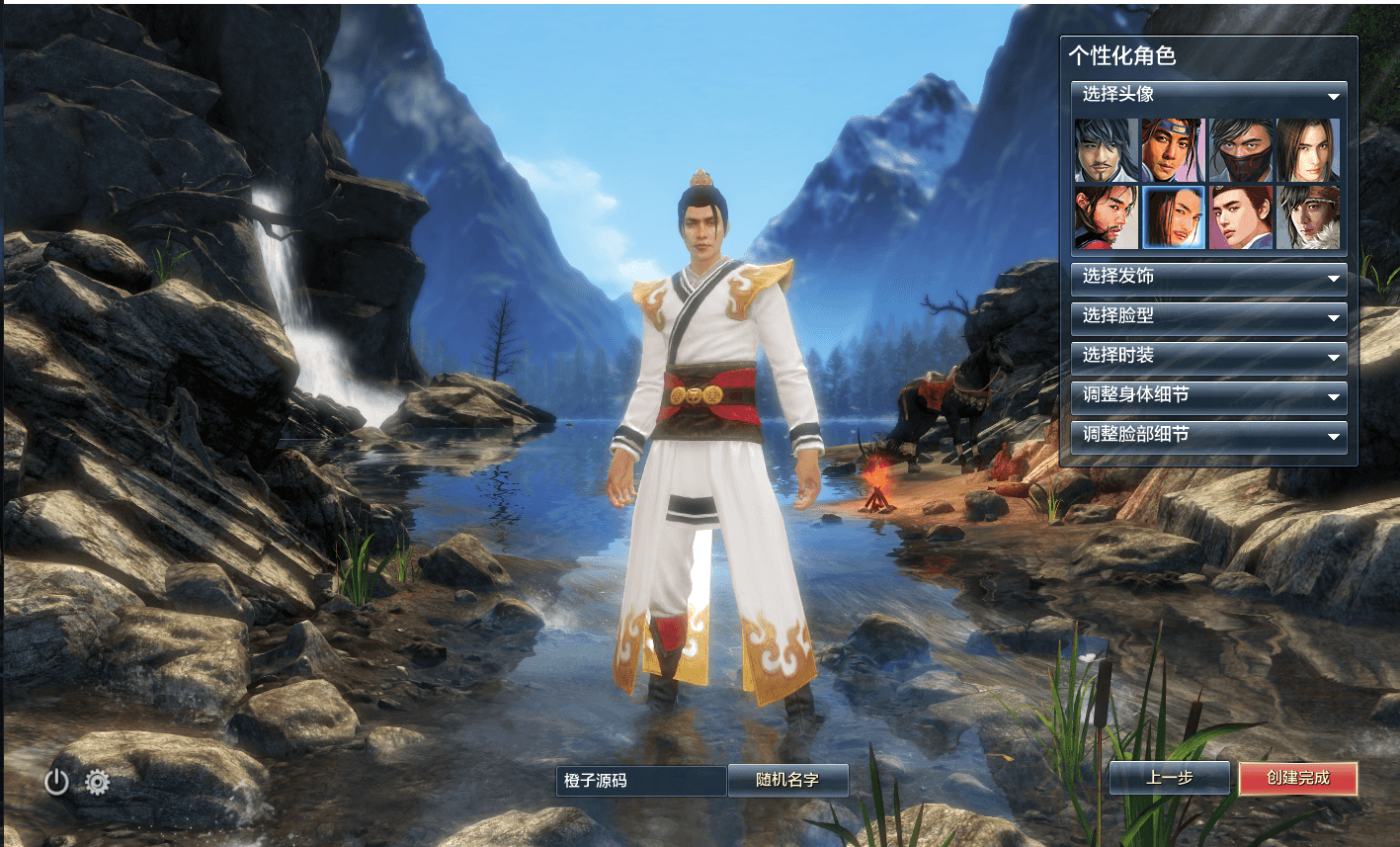Screen dimensions: 1400x847
Task: Click the power button at bottom left
Action: click(x=56, y=781)
